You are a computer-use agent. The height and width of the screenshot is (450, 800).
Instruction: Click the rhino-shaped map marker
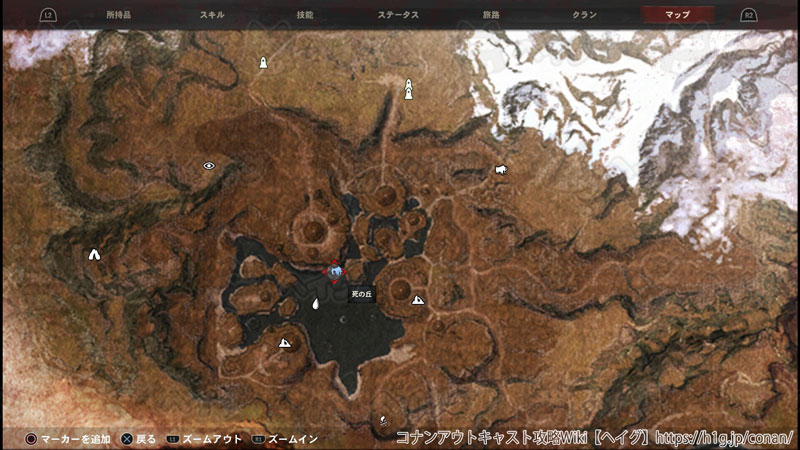coord(500,170)
